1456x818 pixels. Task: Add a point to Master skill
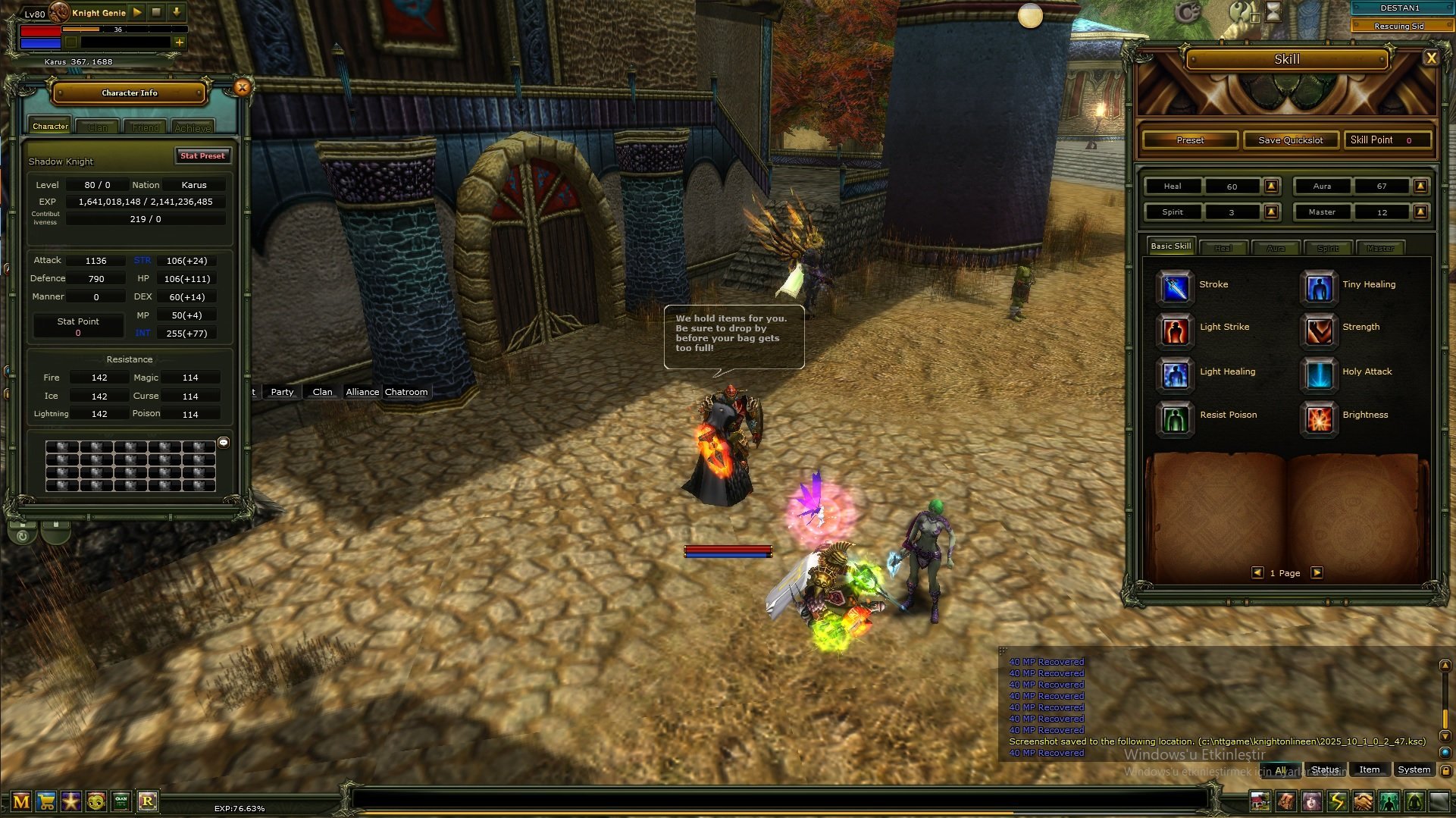[x=1421, y=212]
